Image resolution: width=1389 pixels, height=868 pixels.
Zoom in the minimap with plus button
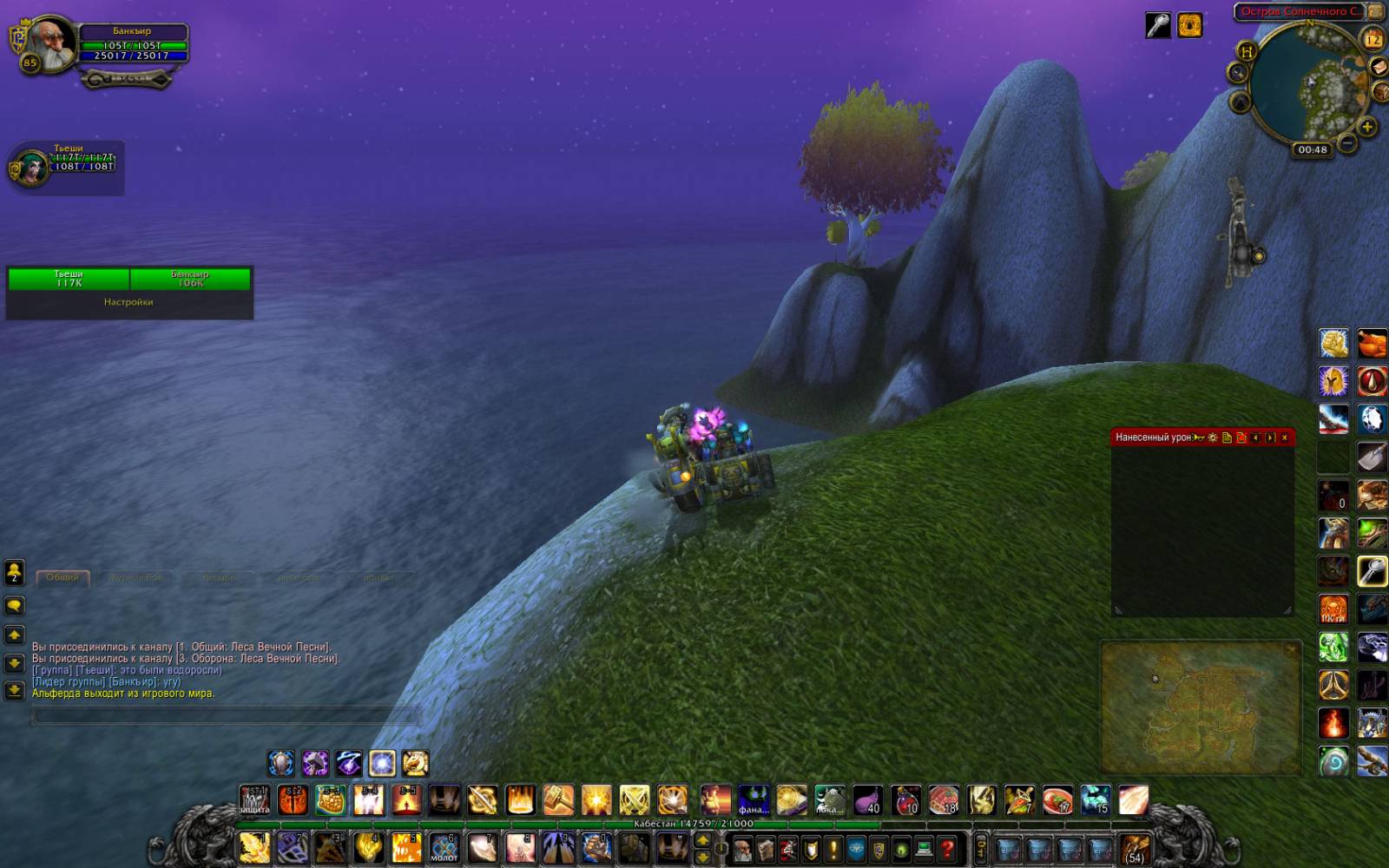point(1366,128)
